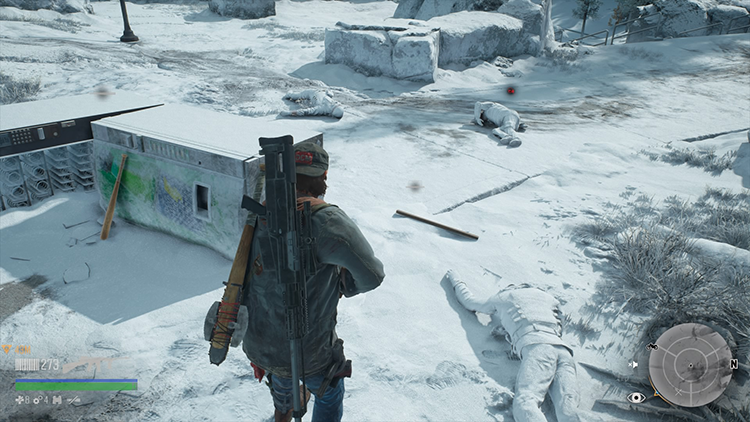Click the circular minimap

(690, 365)
